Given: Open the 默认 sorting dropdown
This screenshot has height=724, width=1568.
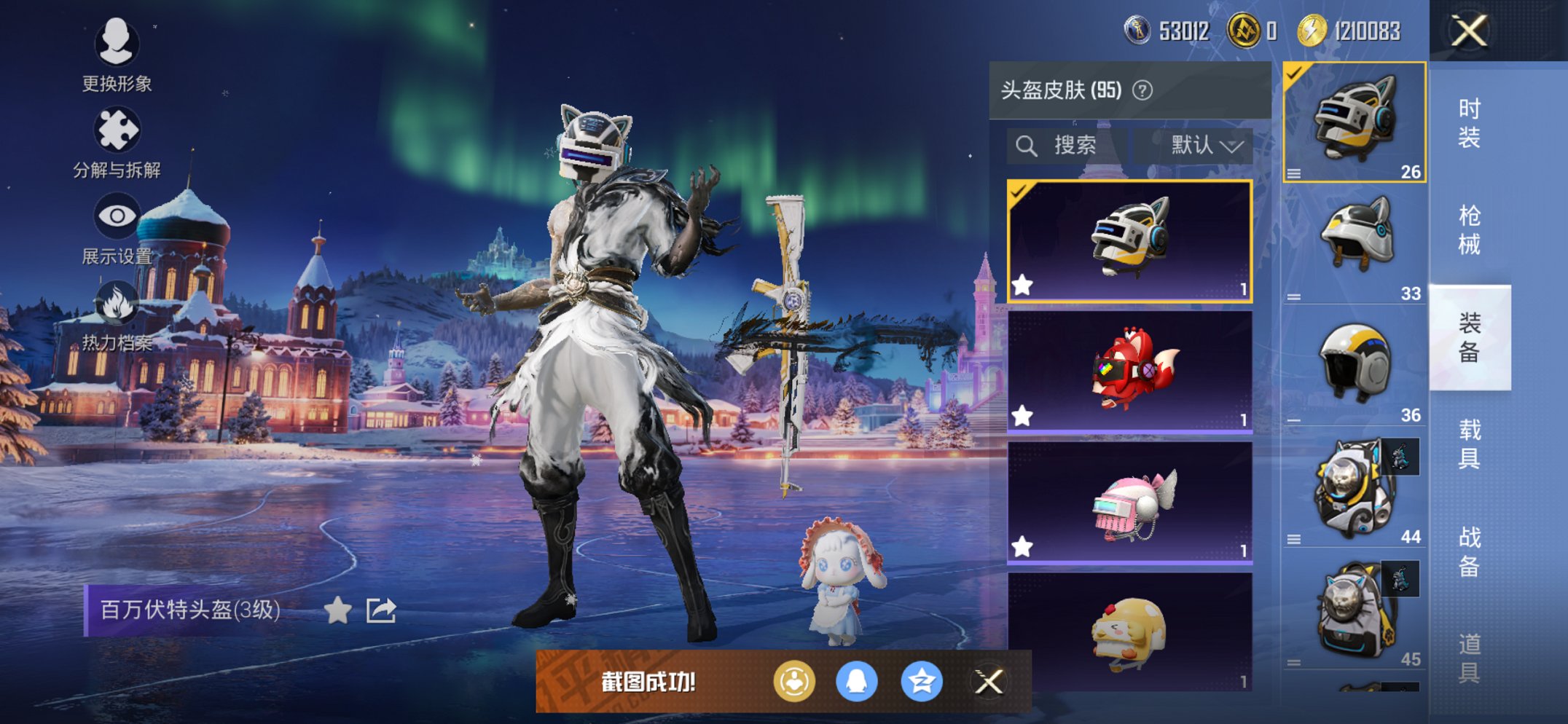Looking at the screenshot, I should 1199,145.
